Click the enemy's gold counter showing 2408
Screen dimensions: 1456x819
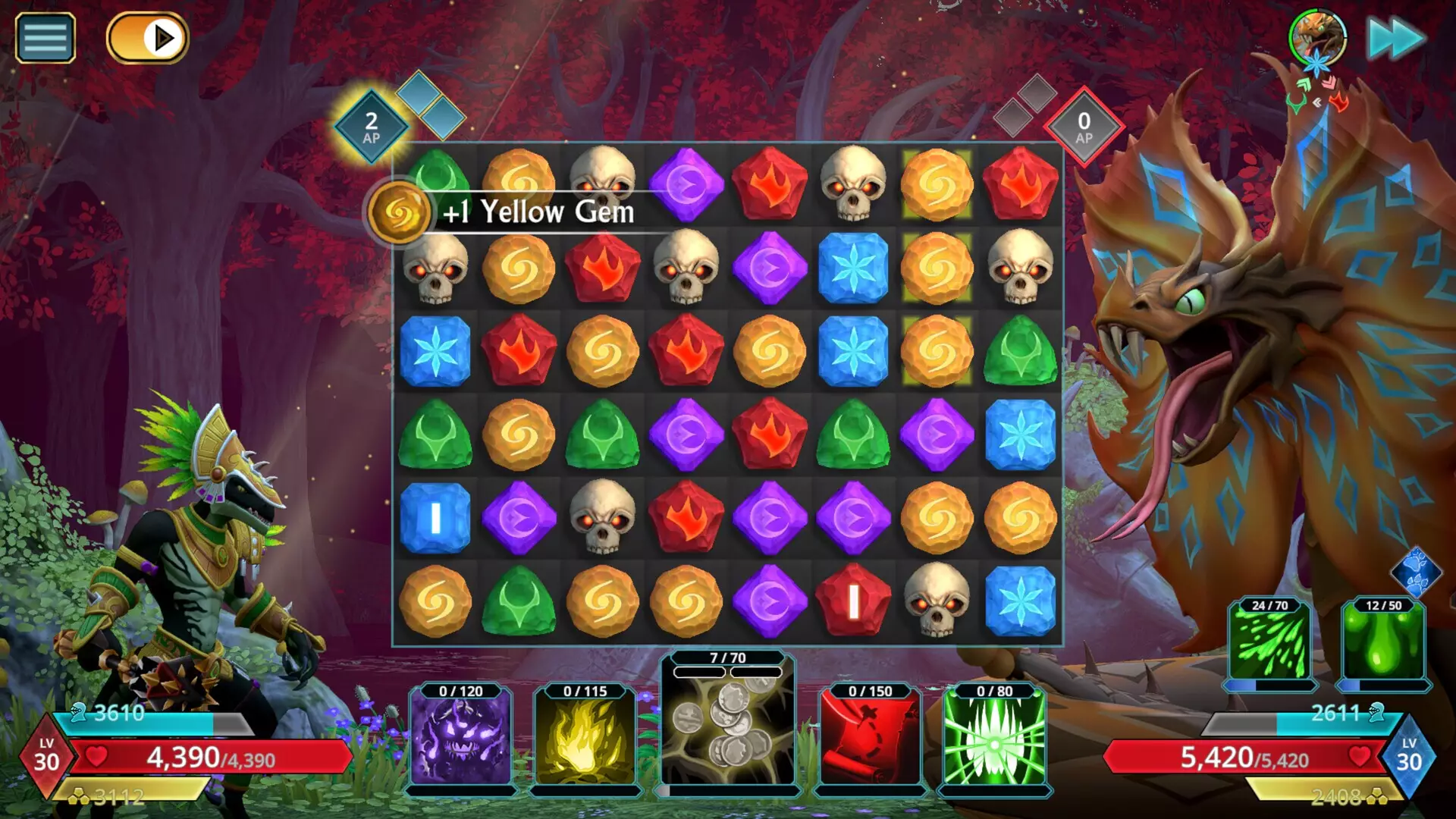1335,796
